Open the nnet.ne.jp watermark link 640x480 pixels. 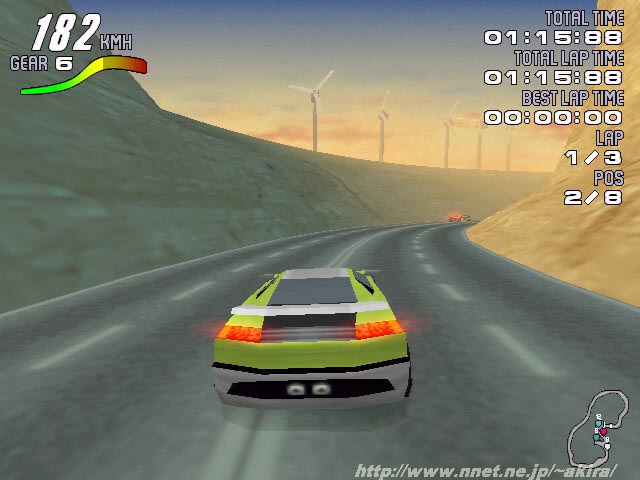(486, 470)
